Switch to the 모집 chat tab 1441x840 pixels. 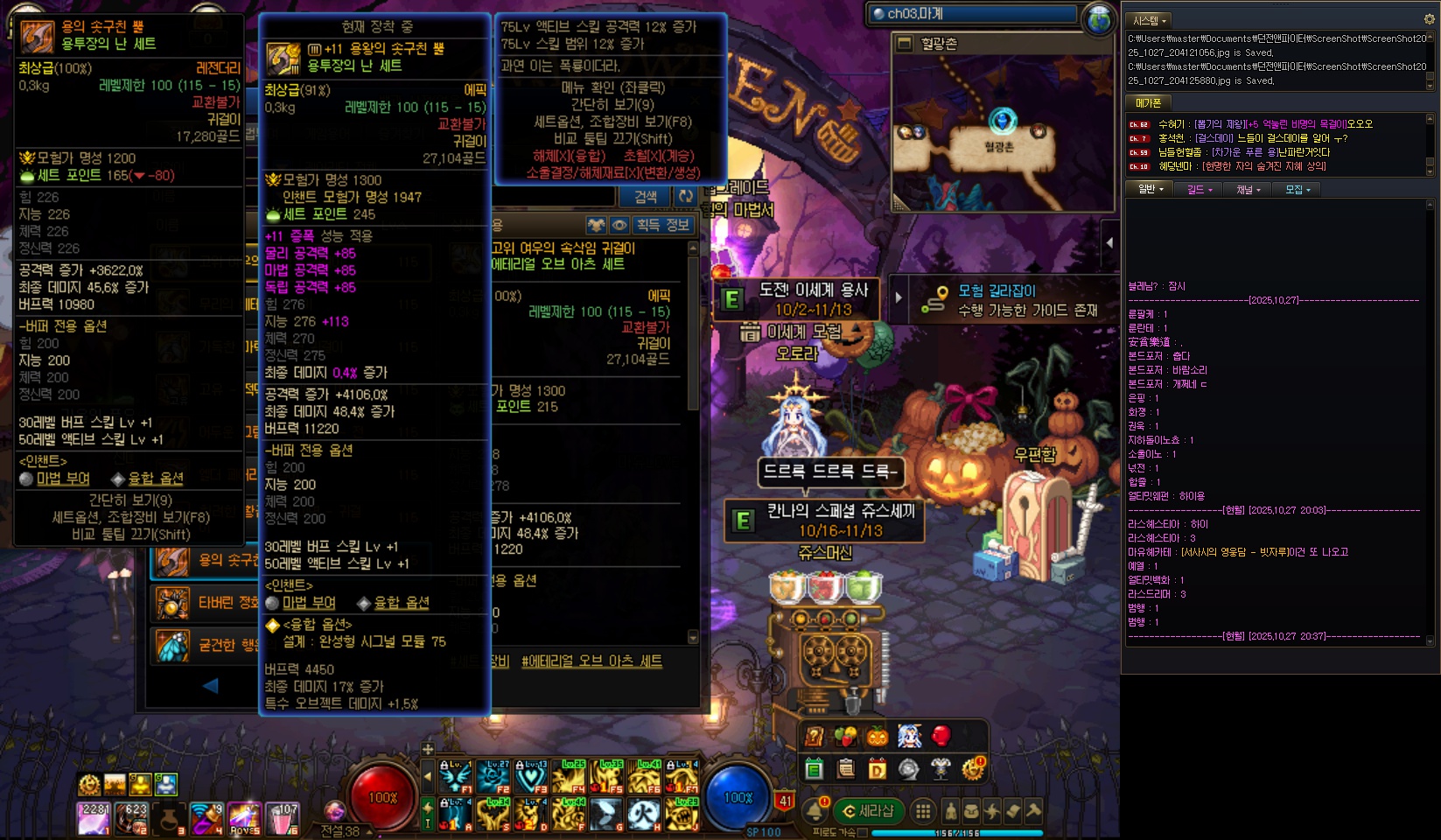point(1297,189)
